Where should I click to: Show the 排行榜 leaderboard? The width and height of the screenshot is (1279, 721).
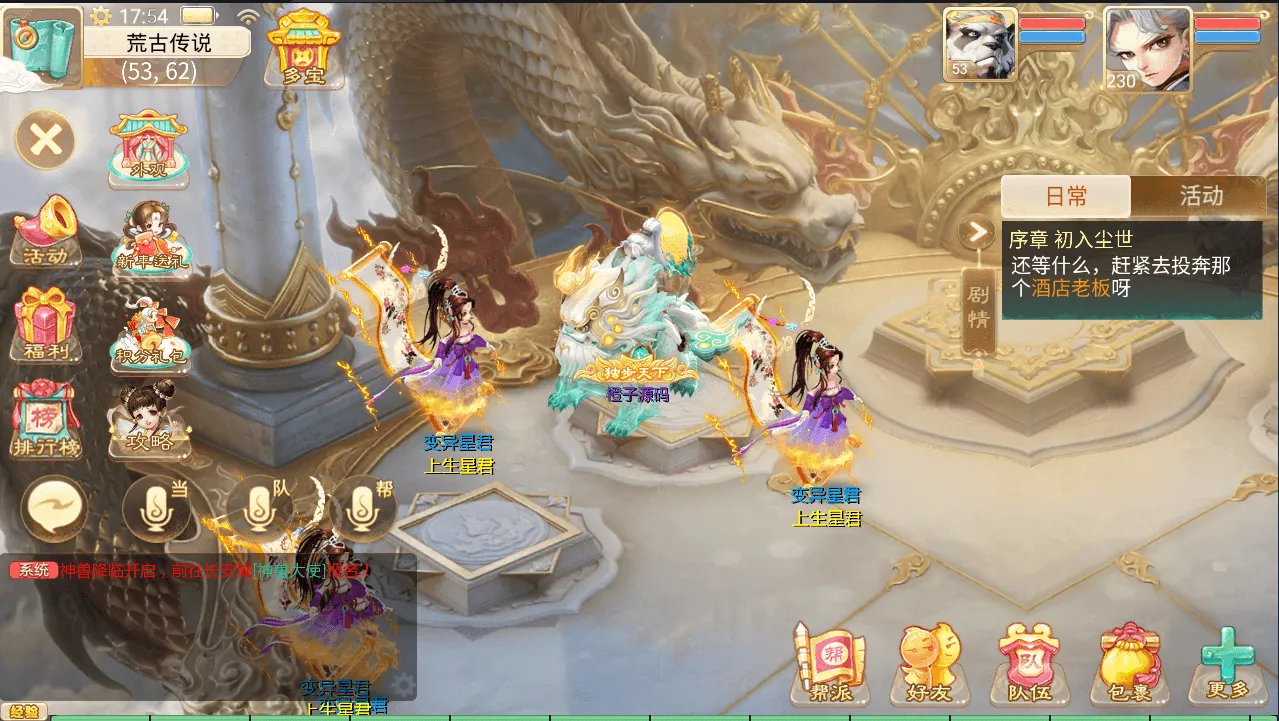pyautogui.click(x=46, y=420)
